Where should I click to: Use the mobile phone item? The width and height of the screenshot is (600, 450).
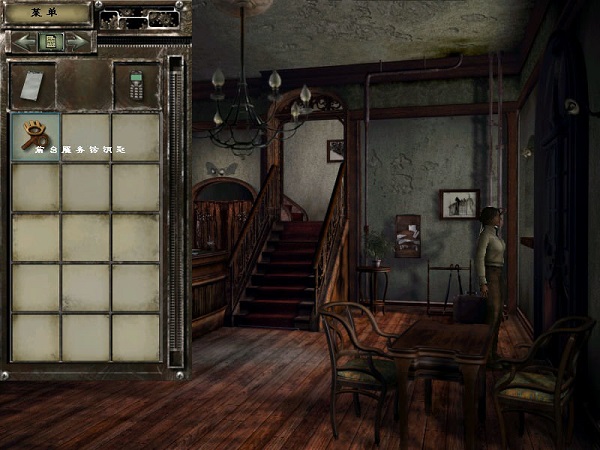tap(135, 85)
